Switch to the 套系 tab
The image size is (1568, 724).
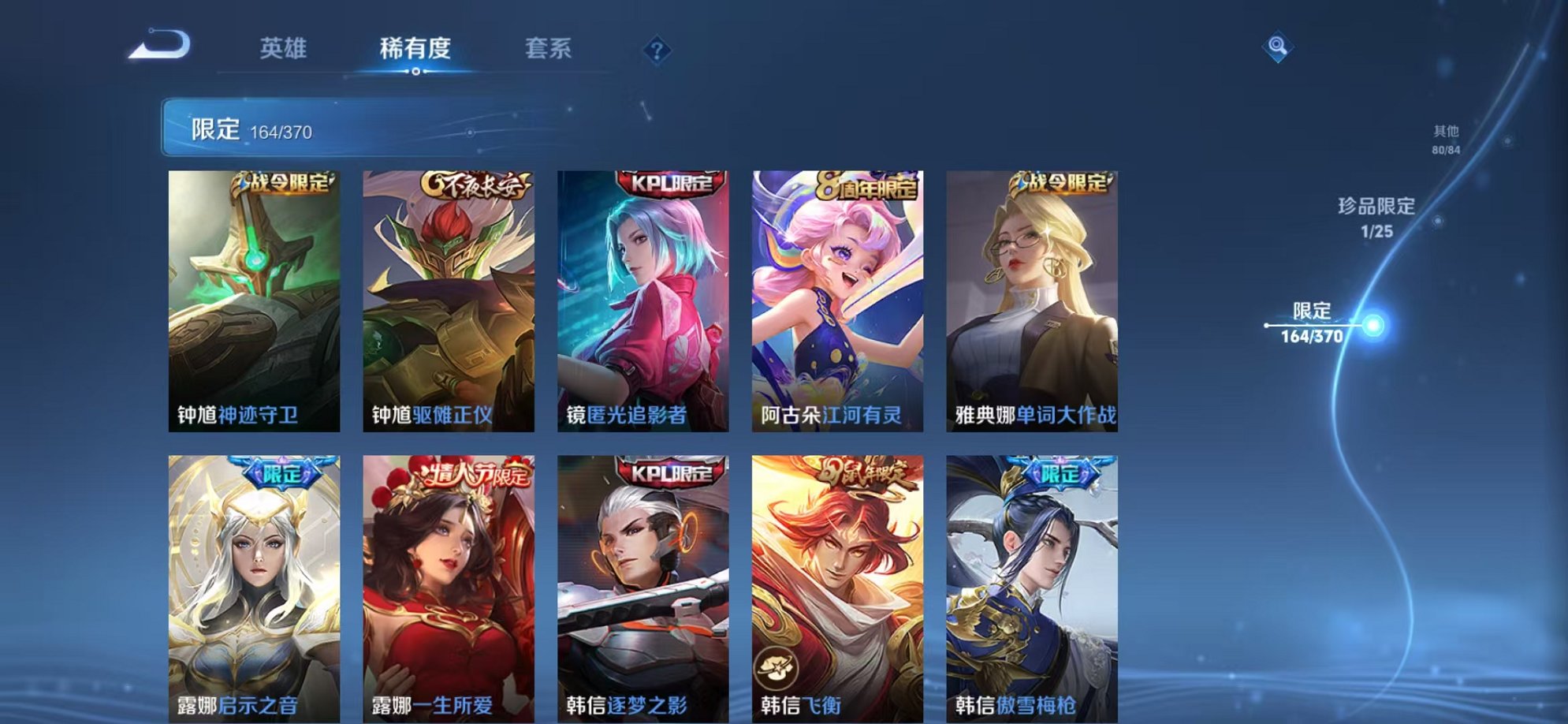coord(549,49)
